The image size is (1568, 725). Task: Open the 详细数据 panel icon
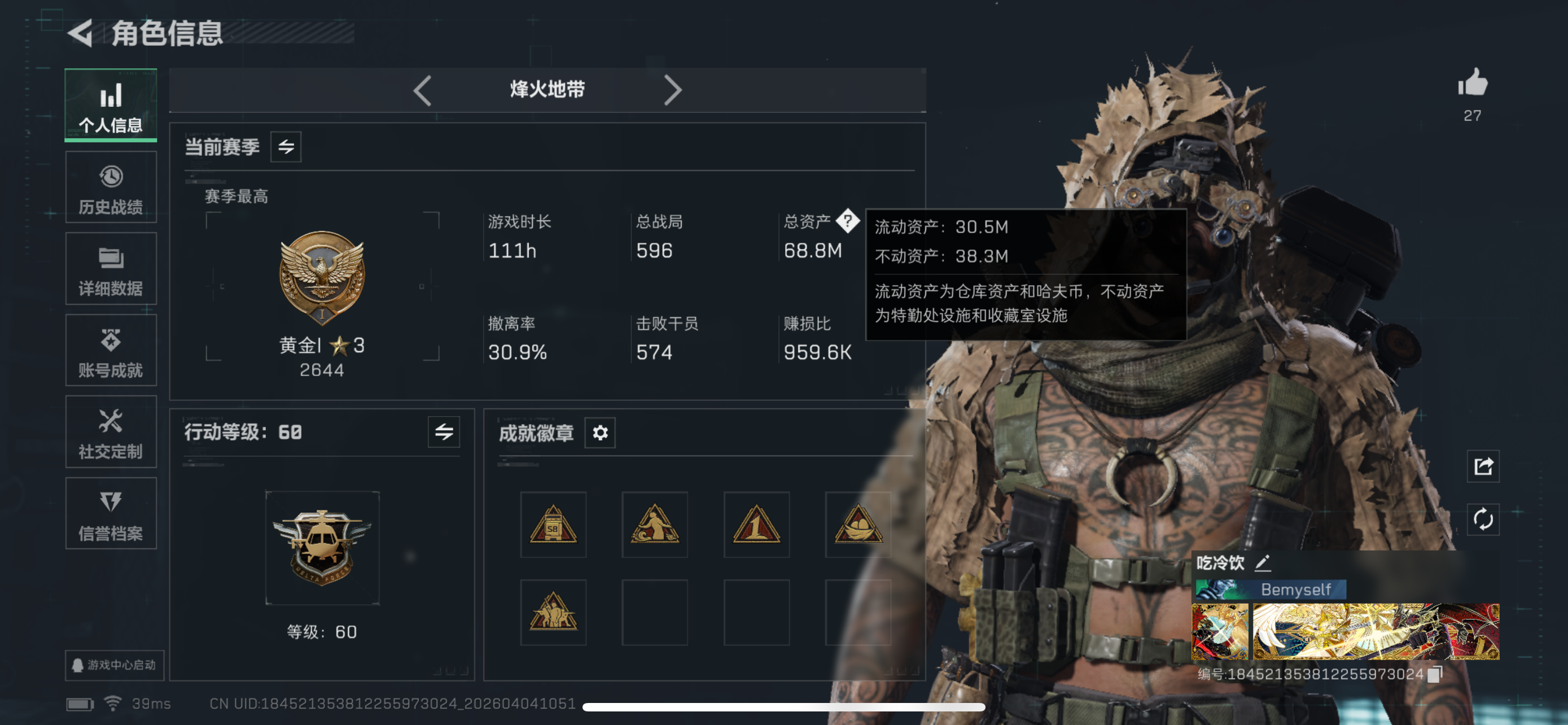(111, 268)
